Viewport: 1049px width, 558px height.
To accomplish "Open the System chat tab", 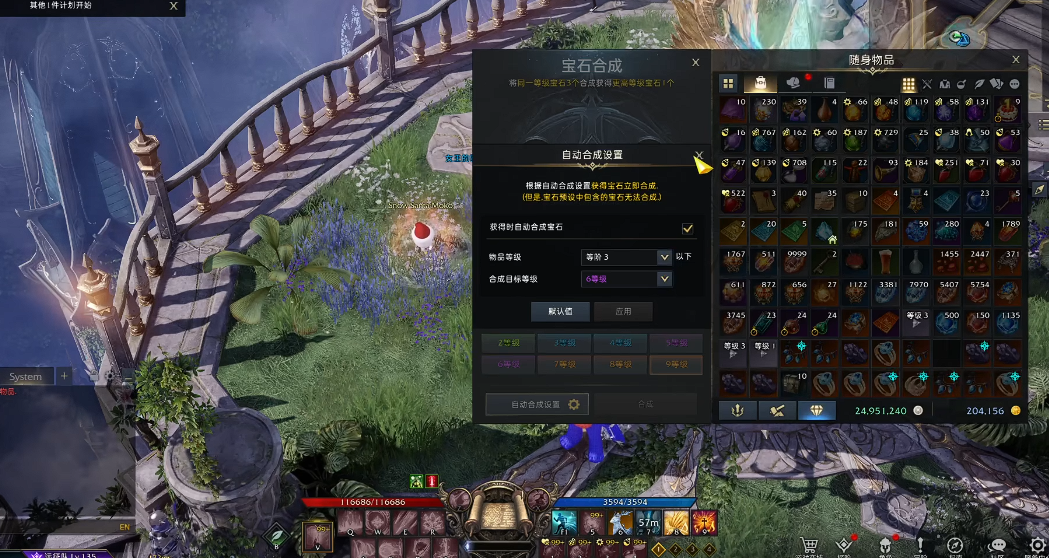I will tap(26, 376).
